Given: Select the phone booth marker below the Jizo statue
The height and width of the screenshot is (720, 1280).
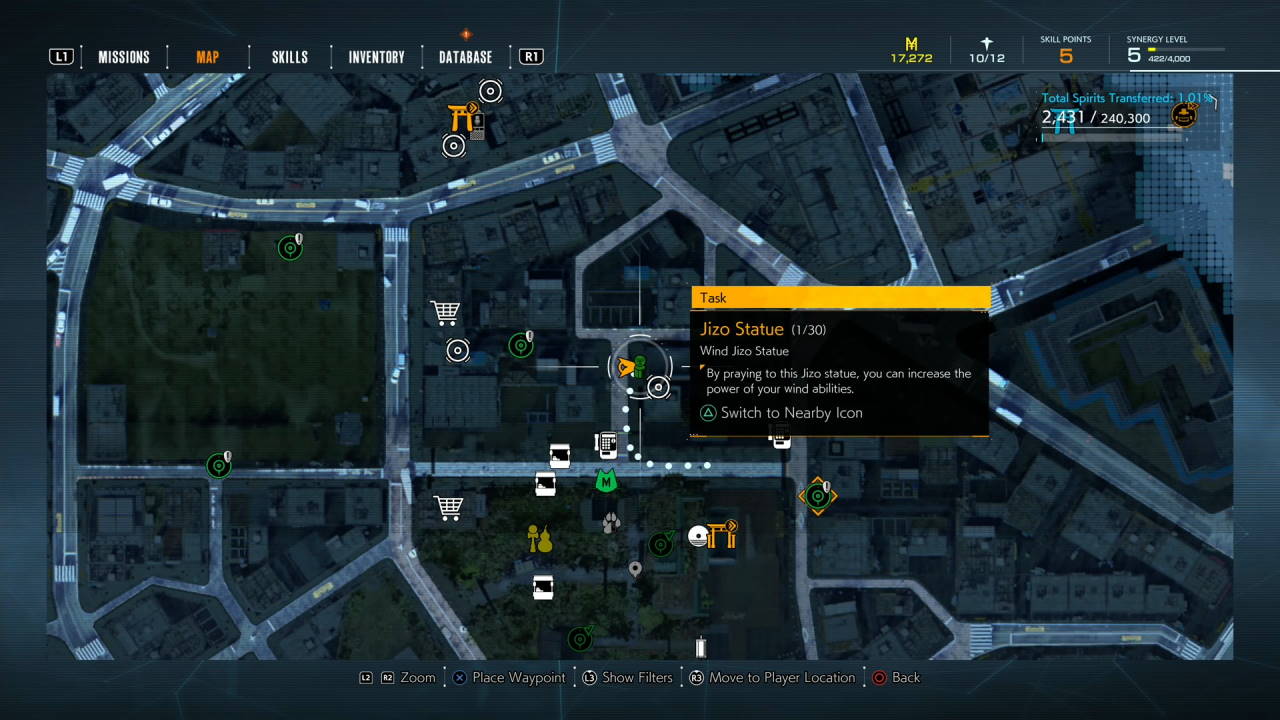Looking at the screenshot, I should coord(606,442).
